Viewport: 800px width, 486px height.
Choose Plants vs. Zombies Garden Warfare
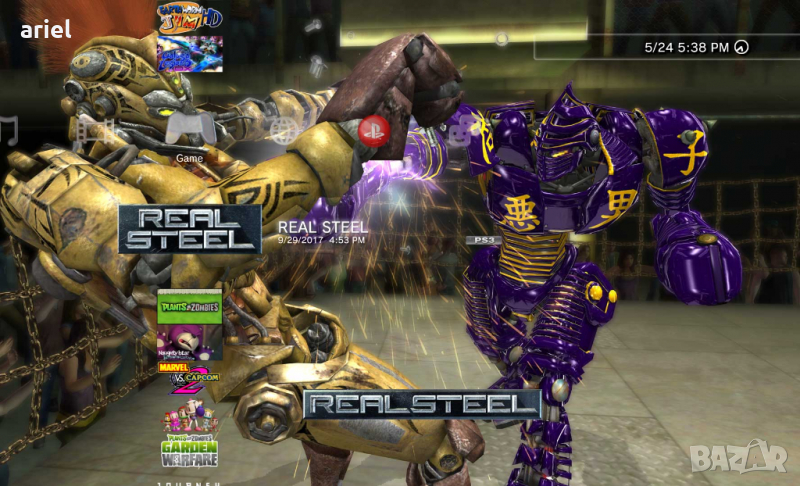click(189, 452)
